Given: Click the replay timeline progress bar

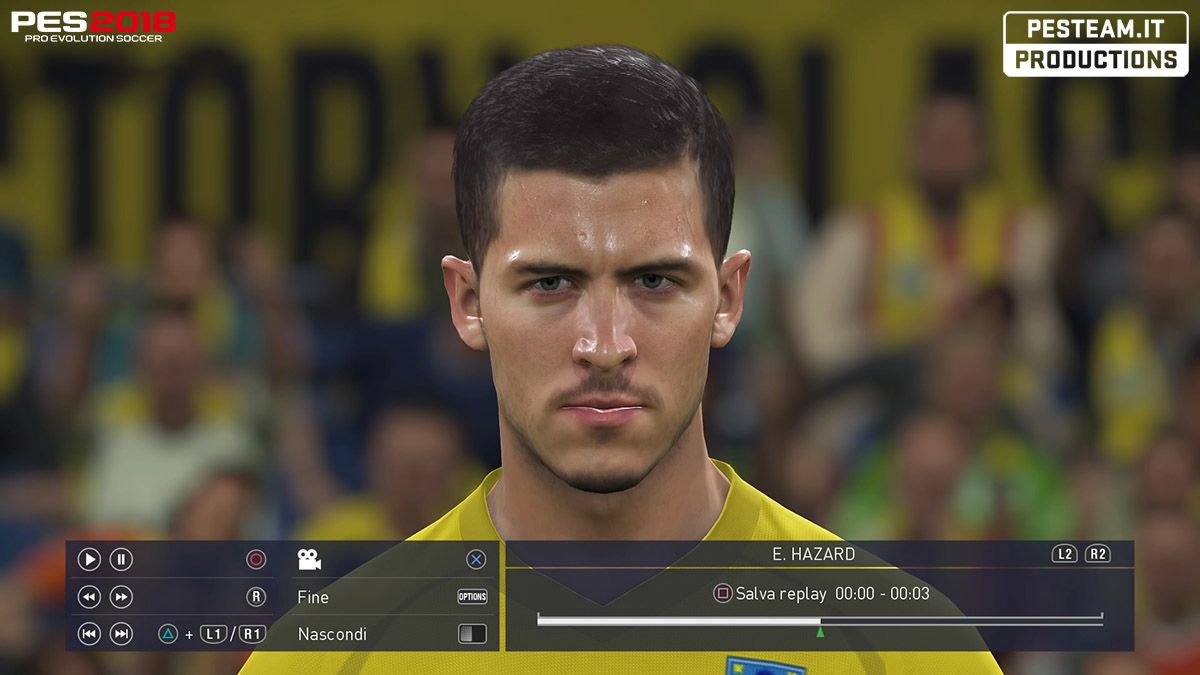Looking at the screenshot, I should [819, 621].
